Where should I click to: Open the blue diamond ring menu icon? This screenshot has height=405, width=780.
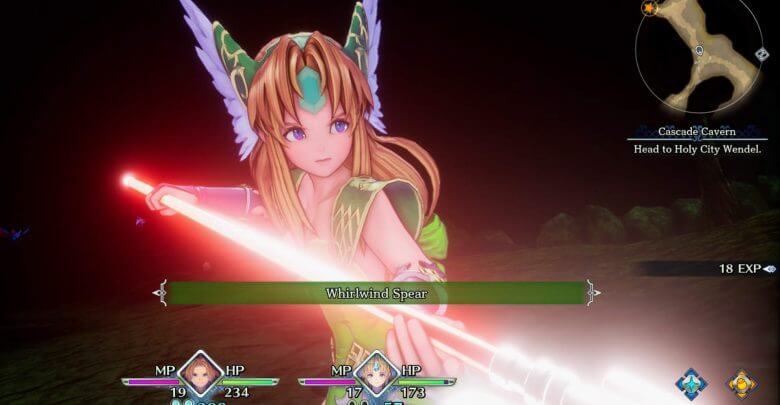691,383
